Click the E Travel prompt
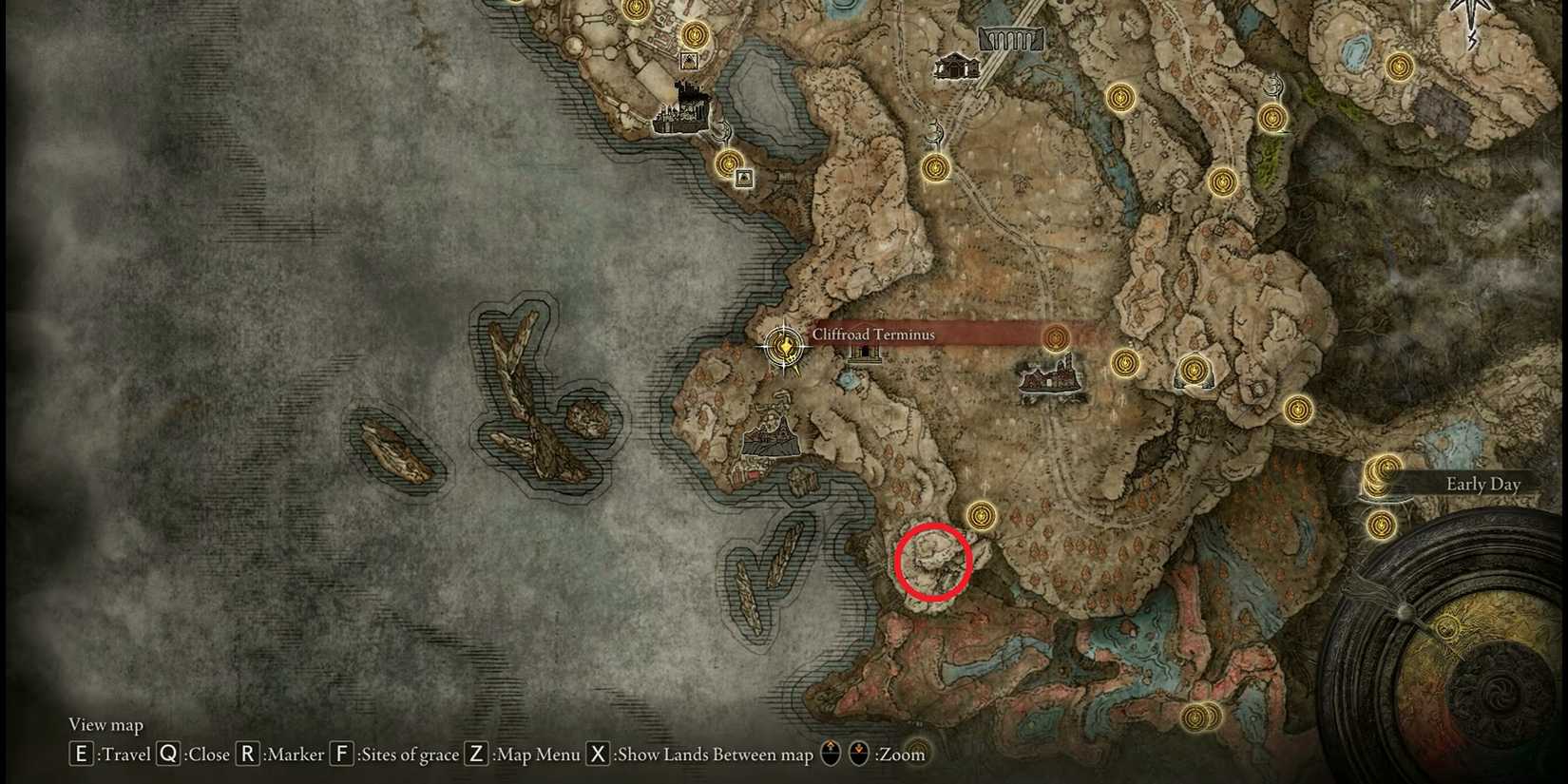 click(x=80, y=754)
